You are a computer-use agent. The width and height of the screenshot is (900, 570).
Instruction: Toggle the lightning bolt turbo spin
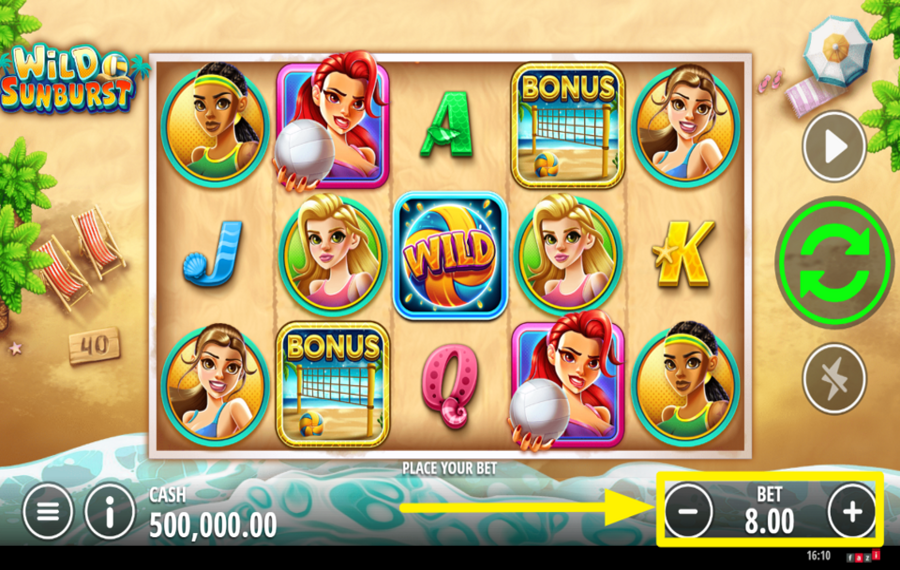834,377
